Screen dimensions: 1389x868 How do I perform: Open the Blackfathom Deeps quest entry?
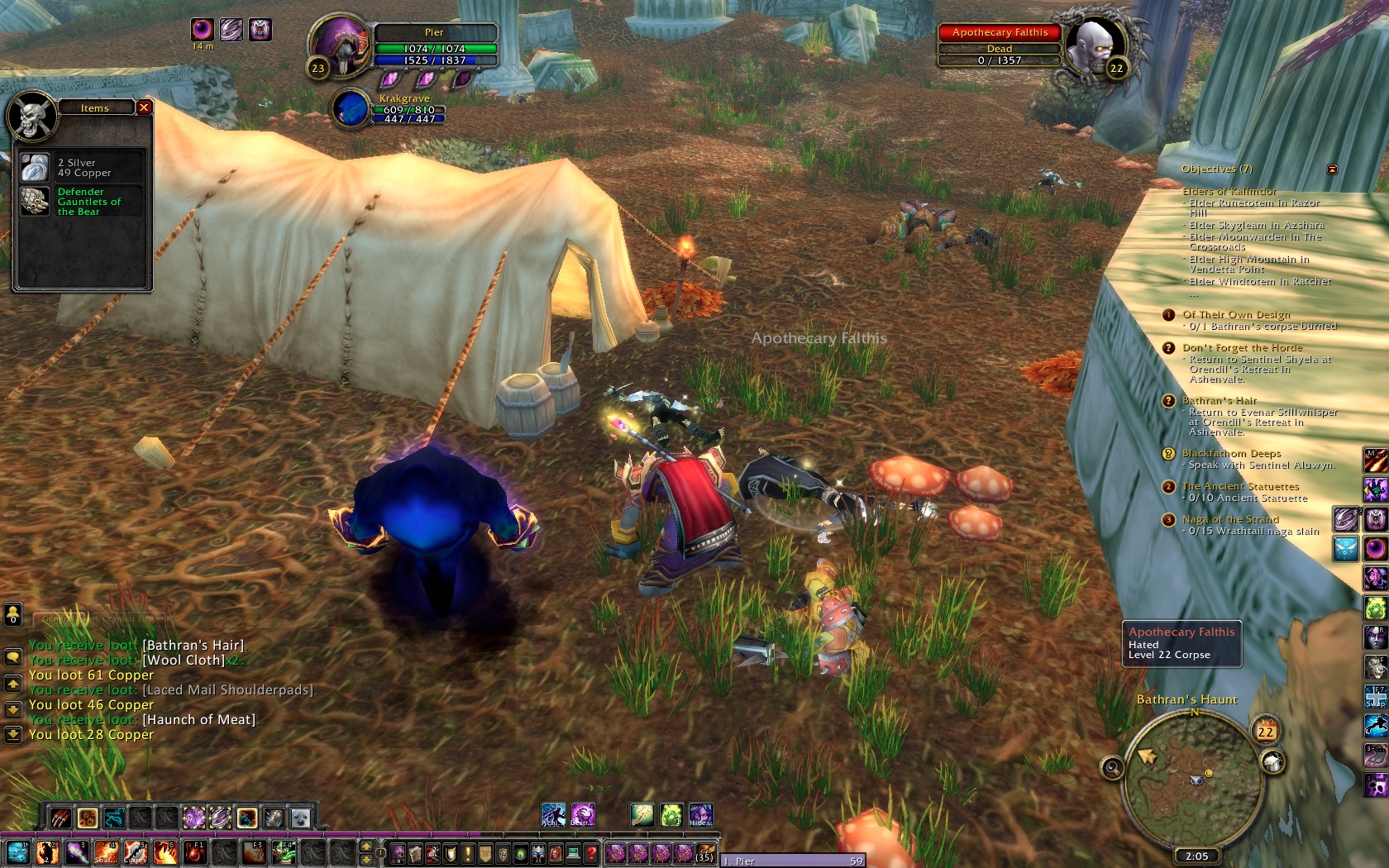[x=1231, y=453]
